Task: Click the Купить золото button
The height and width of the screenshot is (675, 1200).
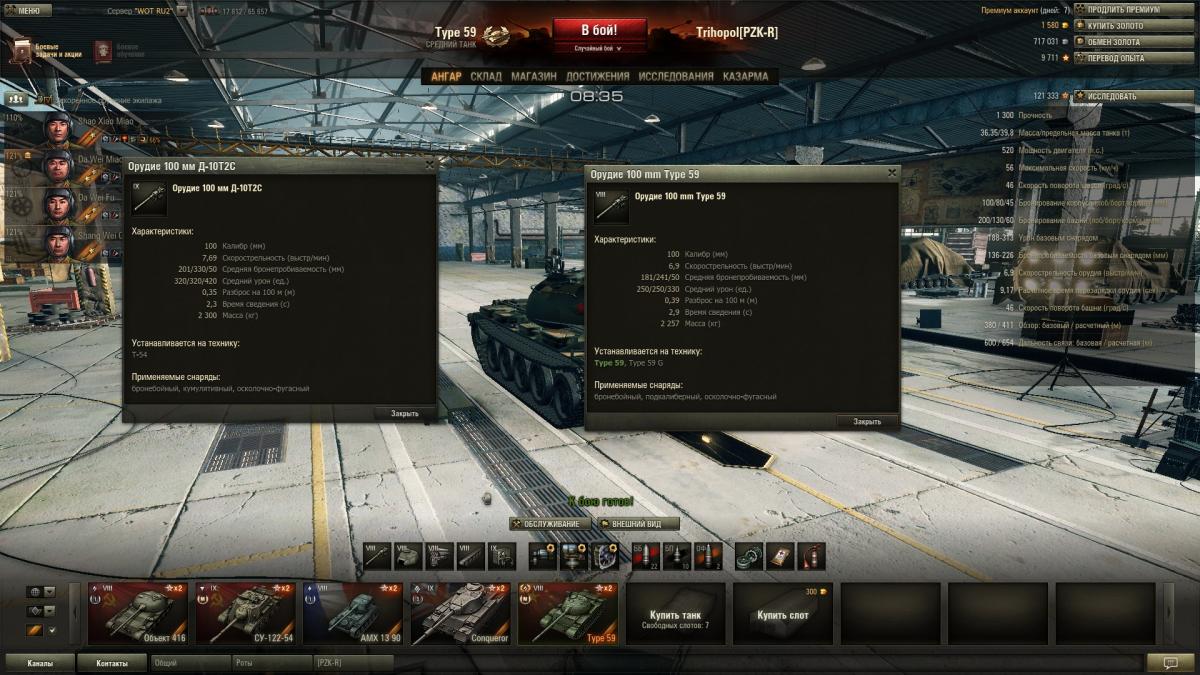Action: [1119, 25]
